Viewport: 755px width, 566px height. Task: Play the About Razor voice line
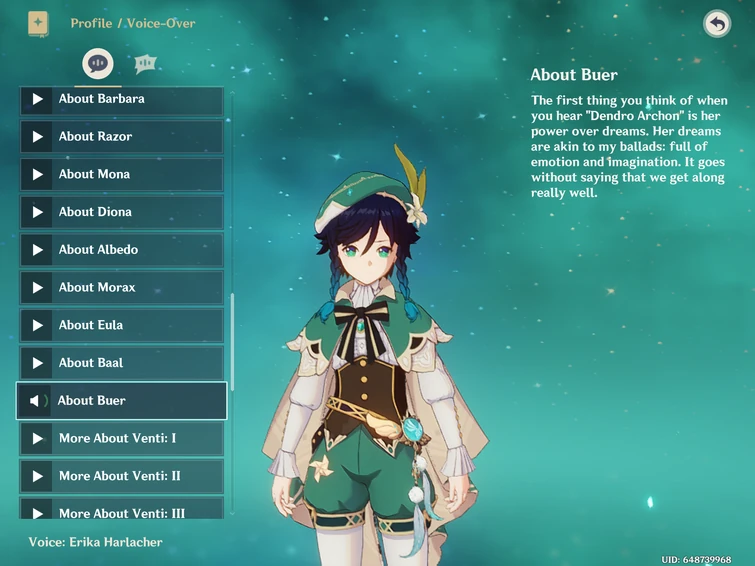click(121, 137)
